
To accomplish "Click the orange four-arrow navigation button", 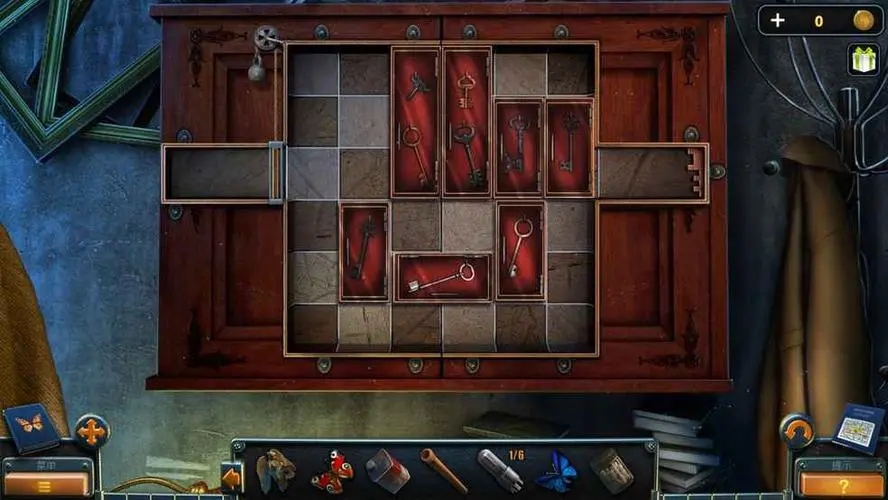I will [x=91, y=432].
